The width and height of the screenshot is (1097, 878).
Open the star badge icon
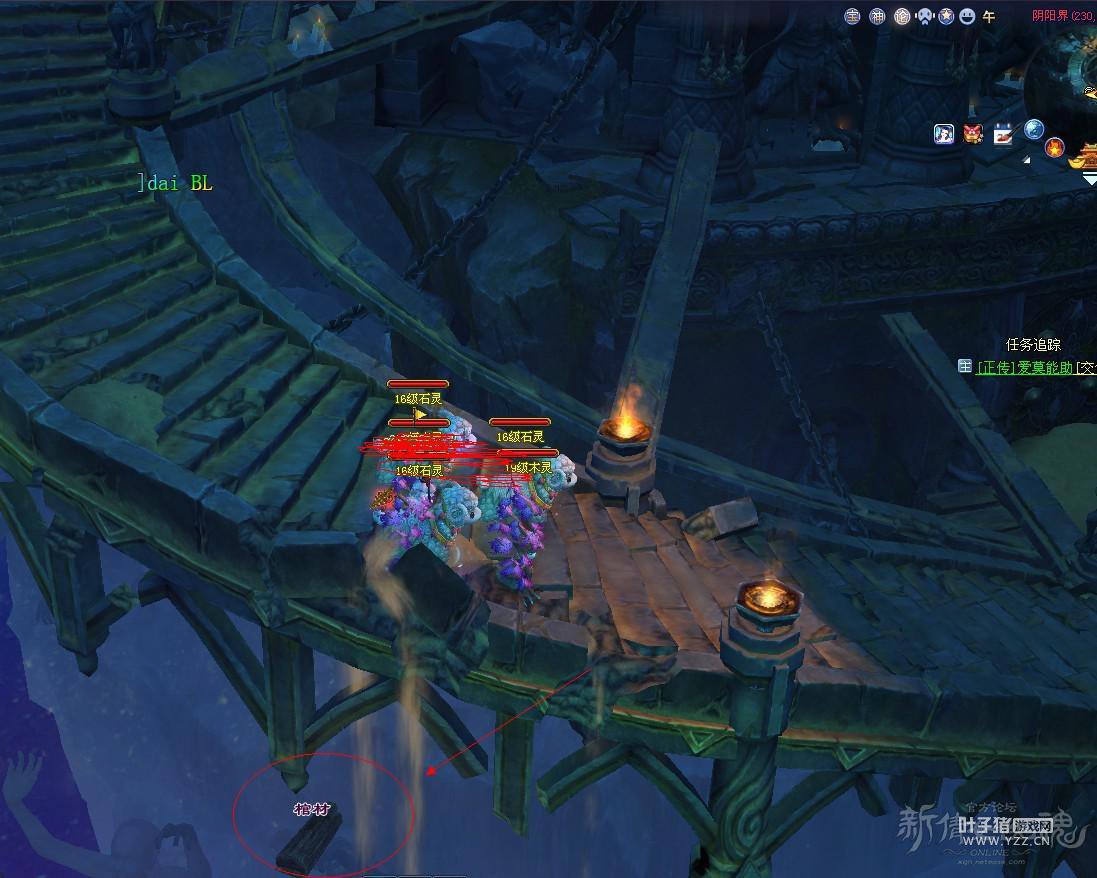[x=945, y=16]
